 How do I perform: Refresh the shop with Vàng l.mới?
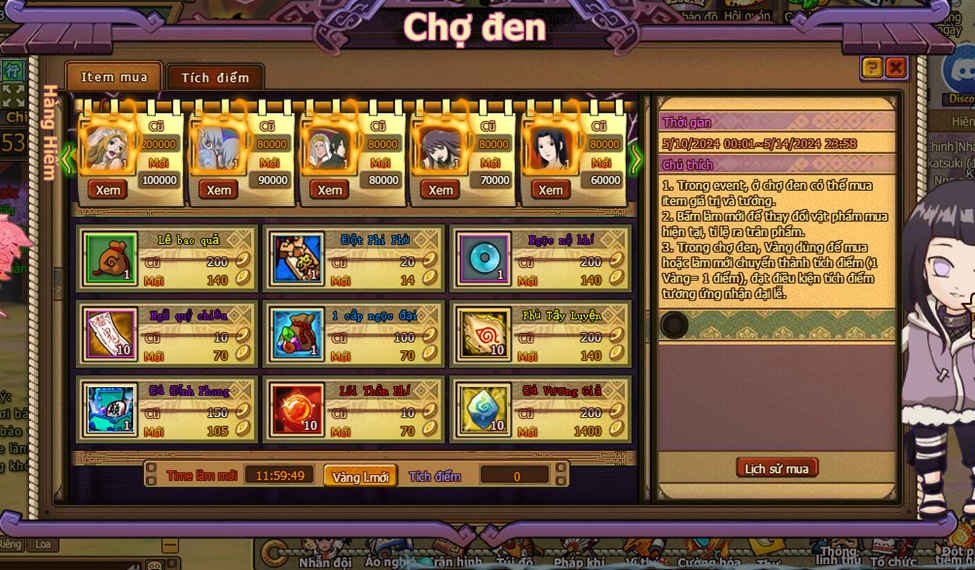(360, 477)
